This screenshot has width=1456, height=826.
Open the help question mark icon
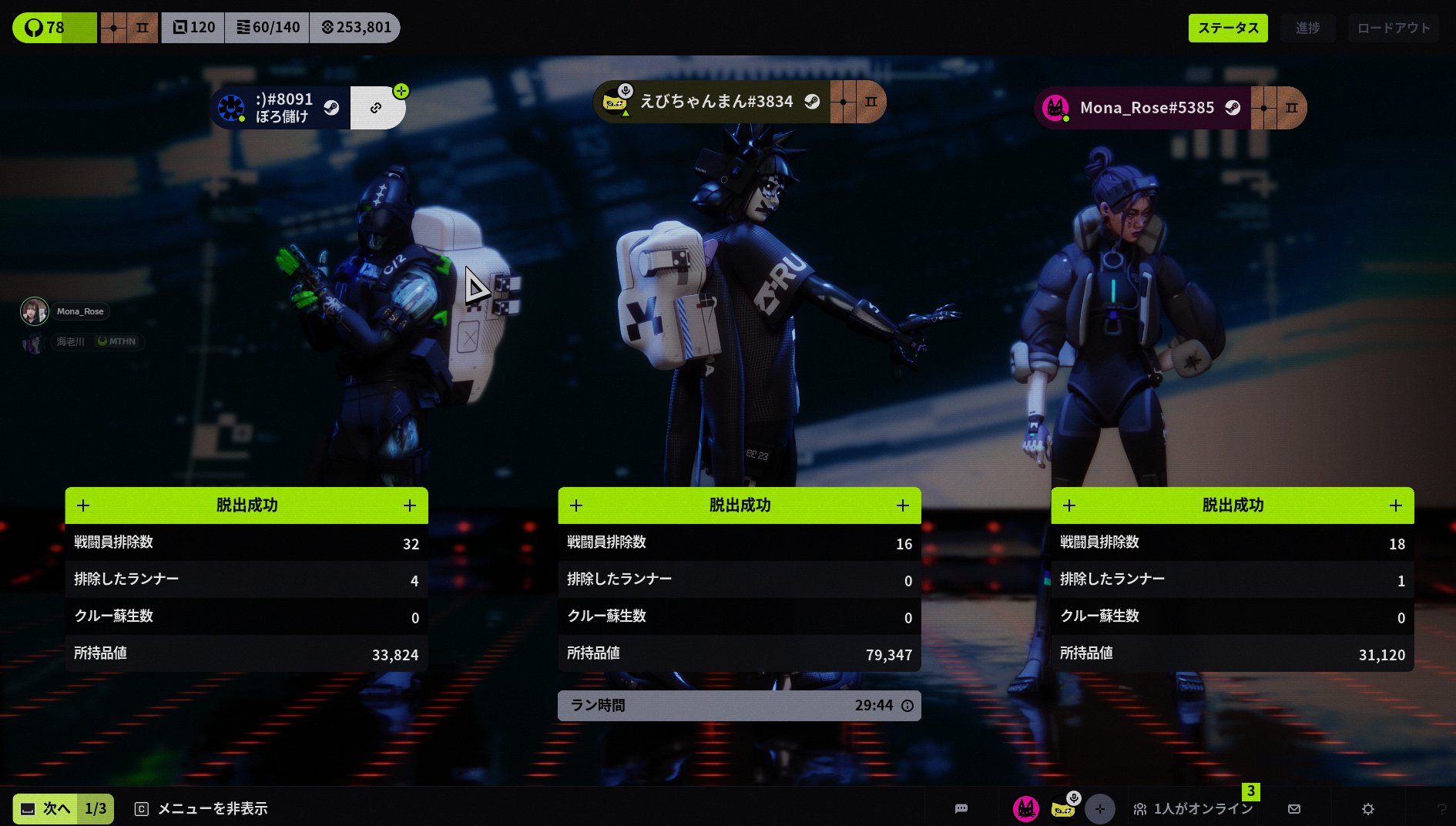click(1441, 808)
